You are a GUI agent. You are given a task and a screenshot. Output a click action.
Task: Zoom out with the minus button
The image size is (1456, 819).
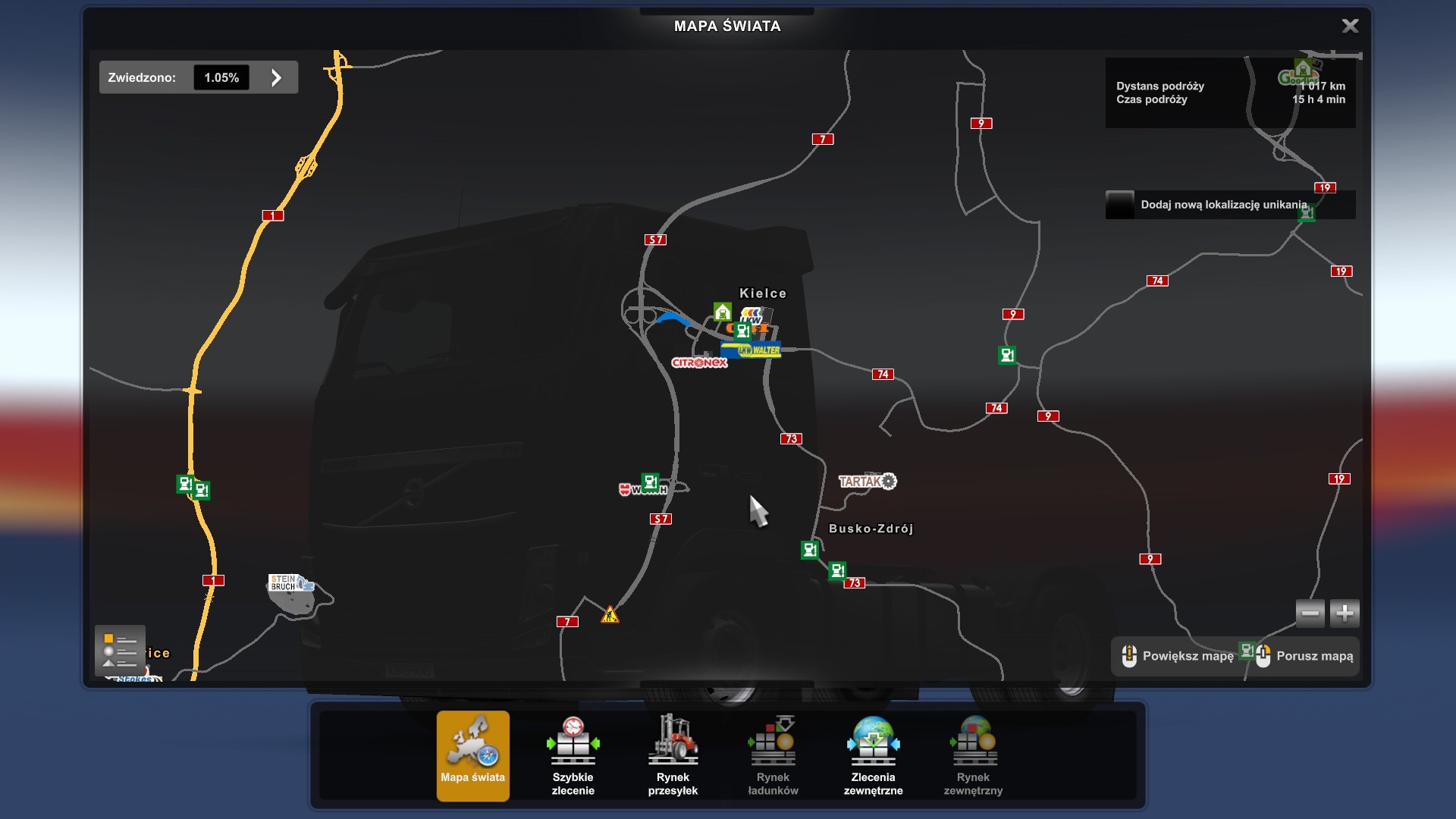(1310, 613)
